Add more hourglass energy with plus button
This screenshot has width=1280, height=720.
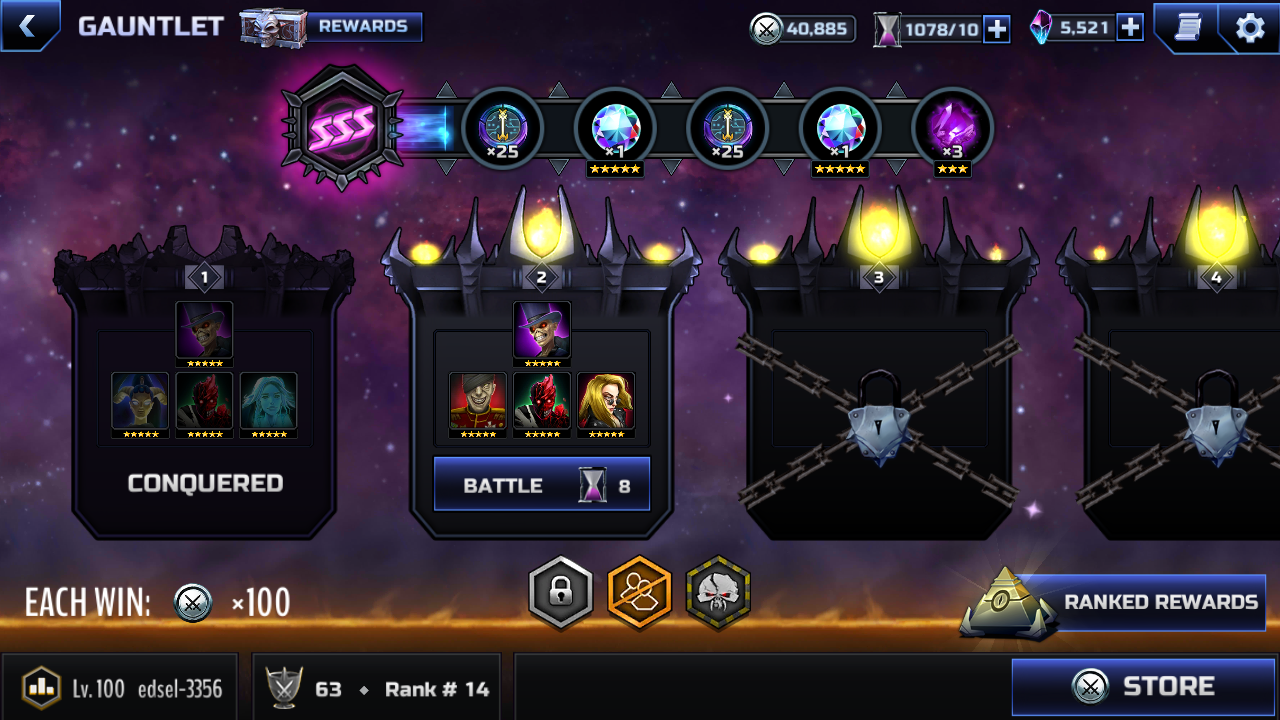pos(997,29)
